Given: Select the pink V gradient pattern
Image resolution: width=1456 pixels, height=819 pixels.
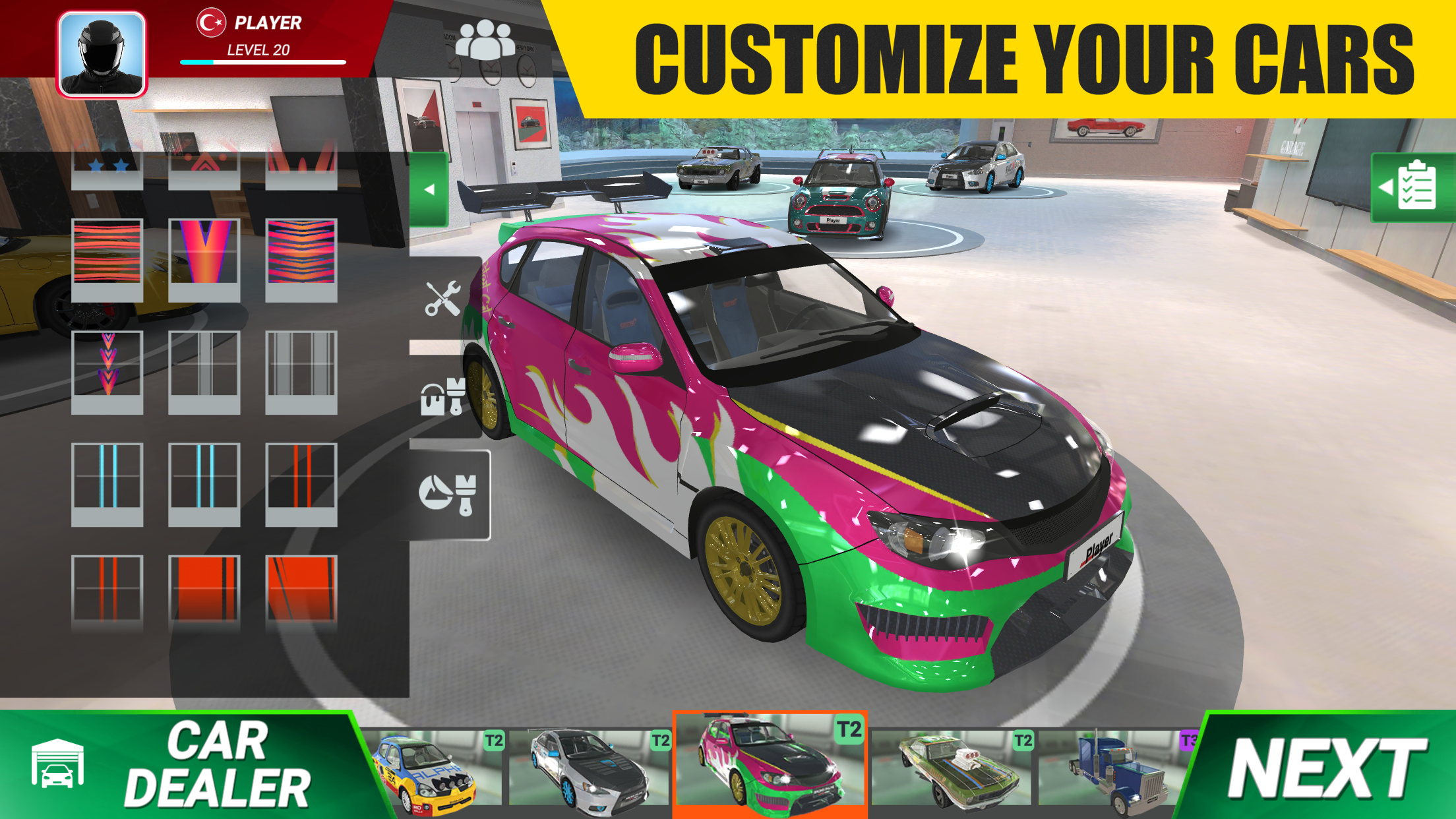Looking at the screenshot, I should tap(203, 257).
